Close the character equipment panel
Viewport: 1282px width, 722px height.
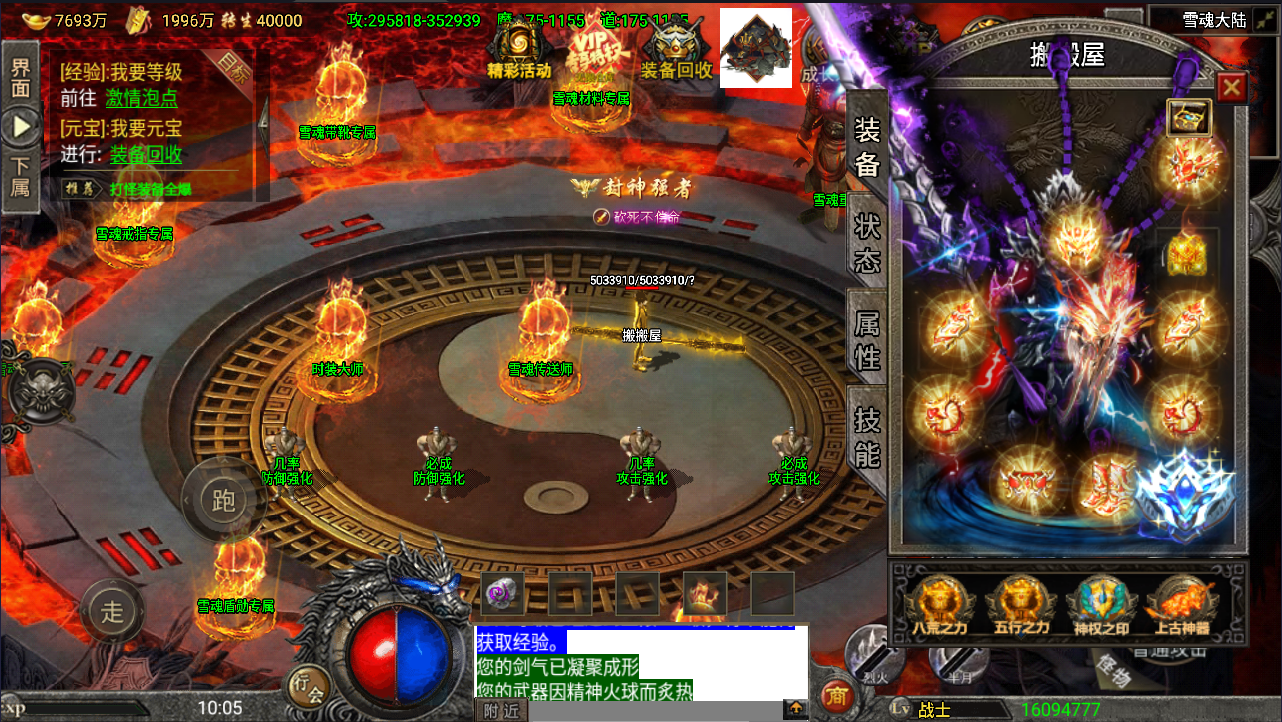pos(1231,88)
